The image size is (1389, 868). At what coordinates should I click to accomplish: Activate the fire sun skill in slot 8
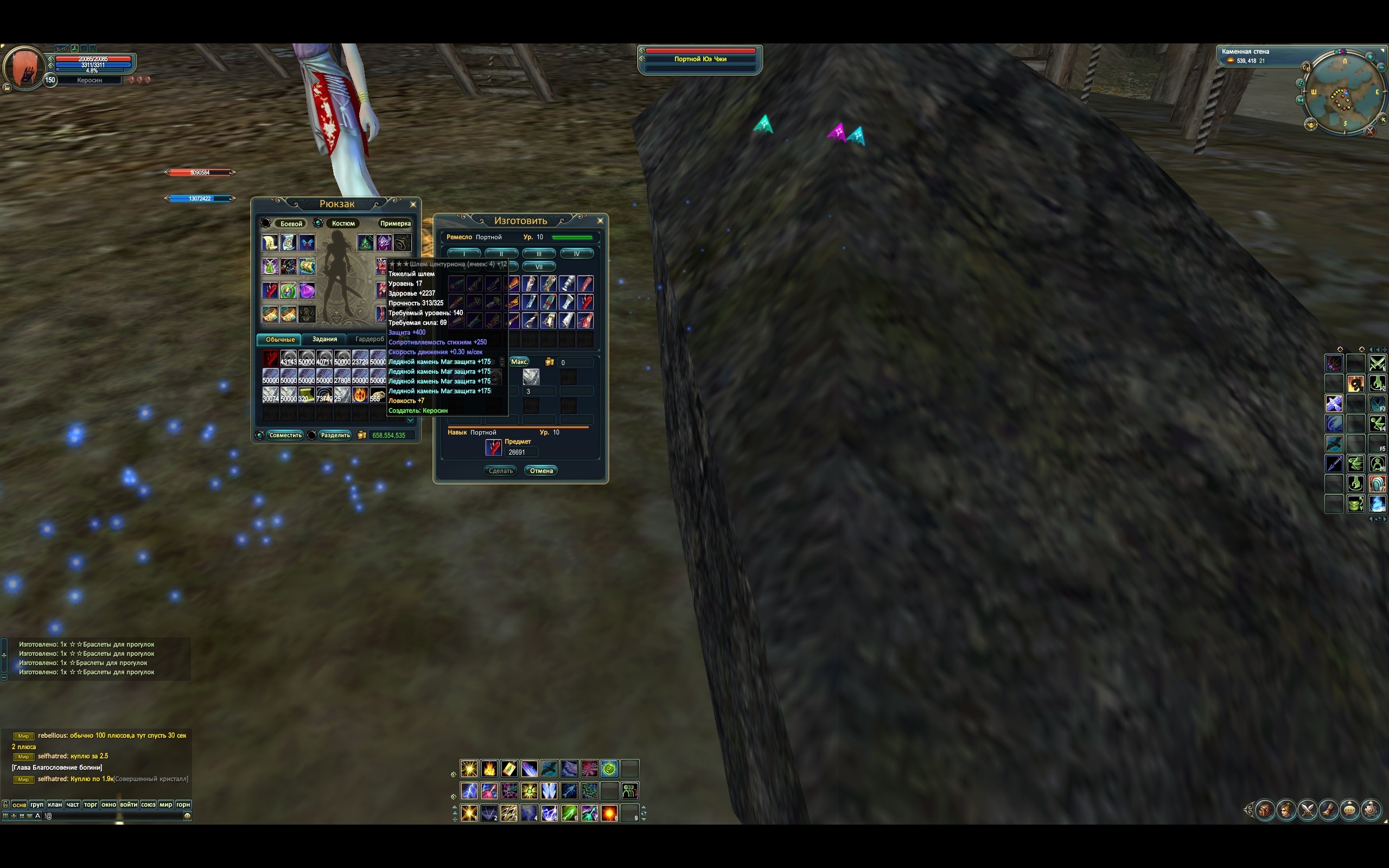point(609,813)
